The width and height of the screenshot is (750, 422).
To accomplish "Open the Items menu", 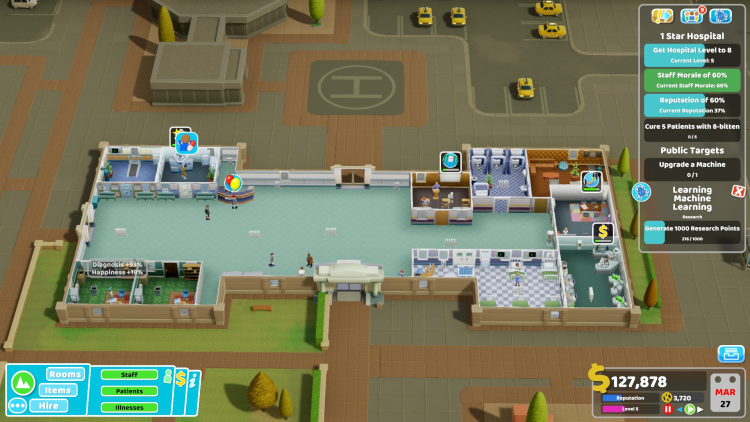I will pos(59,390).
